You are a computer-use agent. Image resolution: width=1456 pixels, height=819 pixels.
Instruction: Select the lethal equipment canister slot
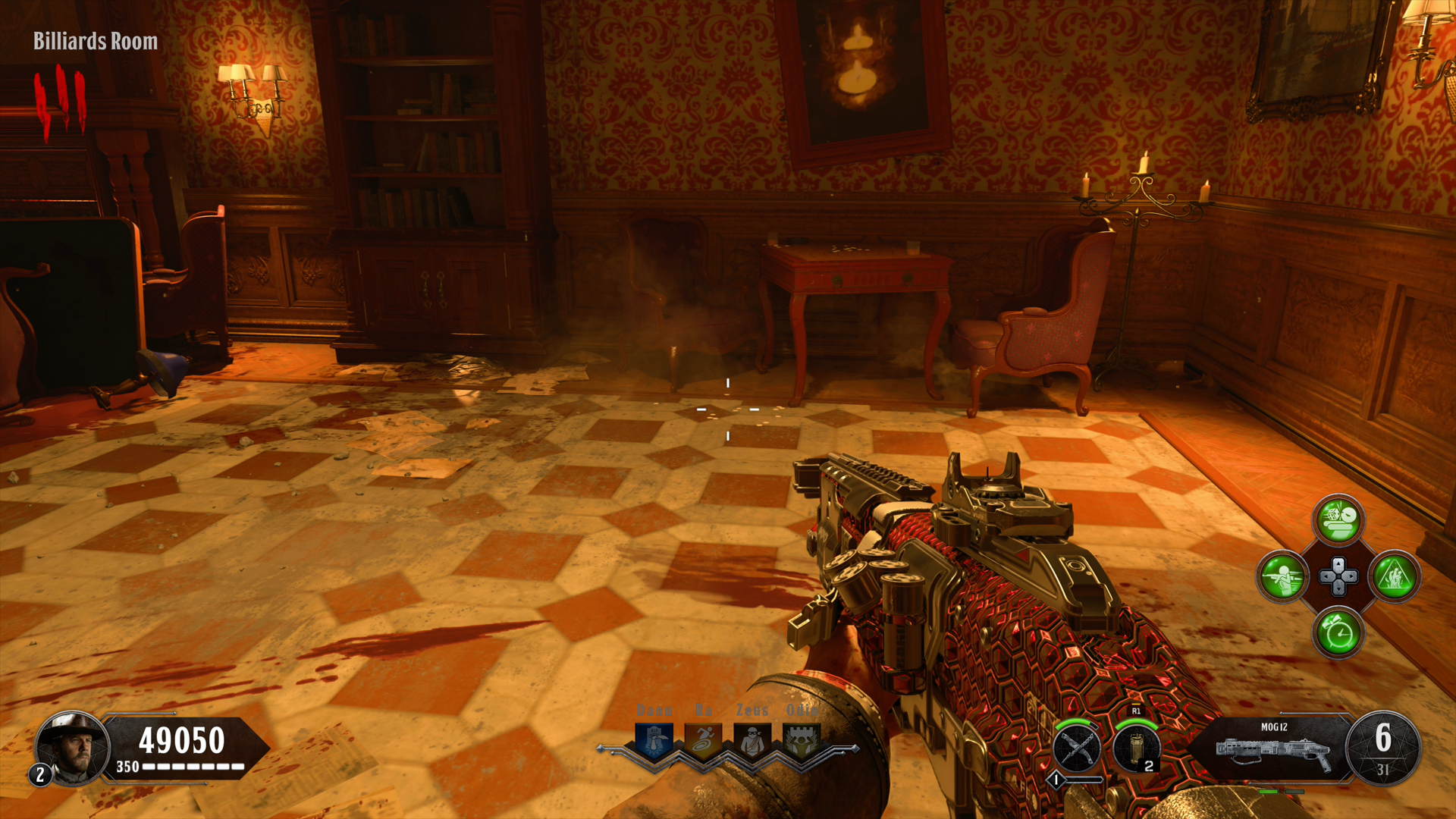1136,748
